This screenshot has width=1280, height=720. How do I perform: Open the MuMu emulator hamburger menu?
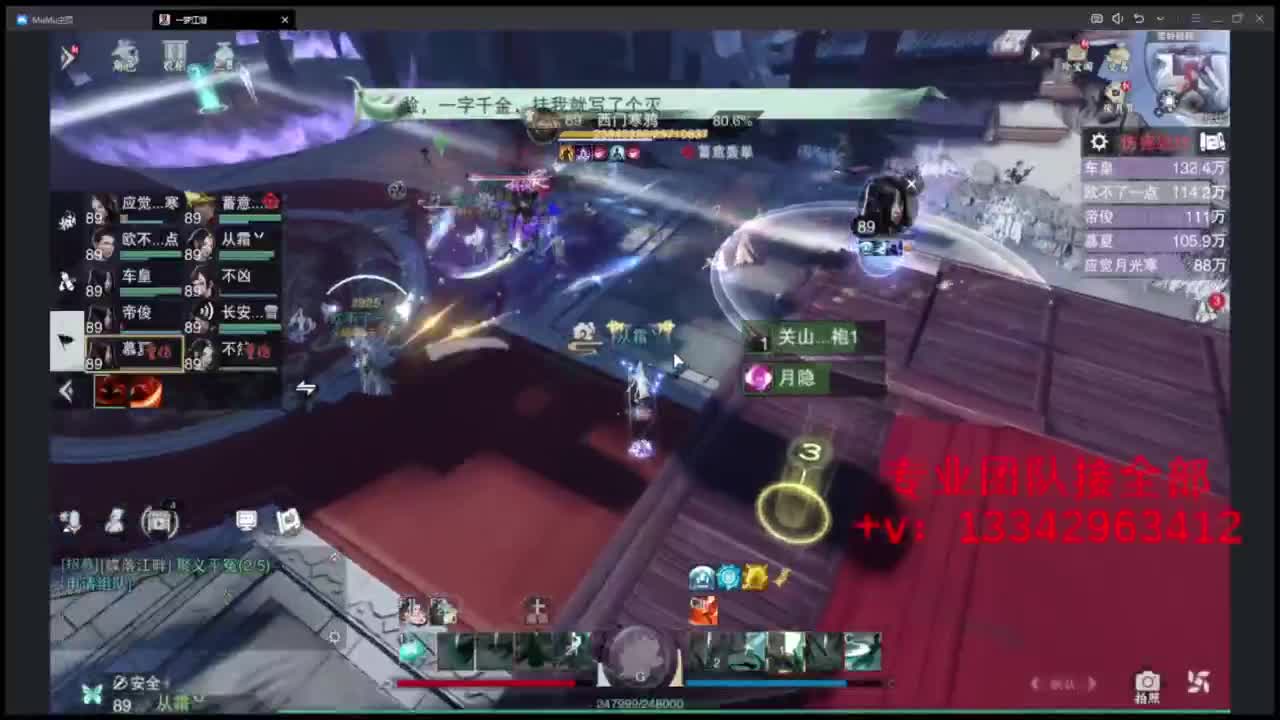pyautogui.click(x=1196, y=18)
